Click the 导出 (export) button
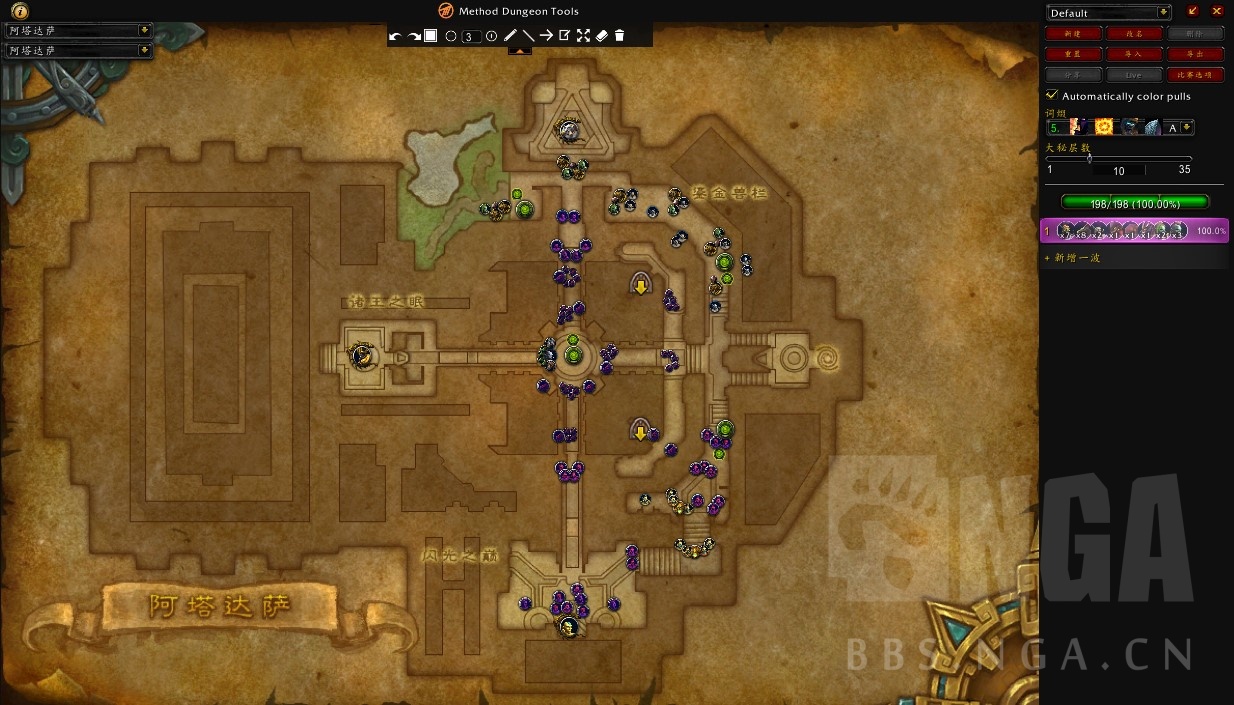The image size is (1234, 705). click(x=1195, y=54)
